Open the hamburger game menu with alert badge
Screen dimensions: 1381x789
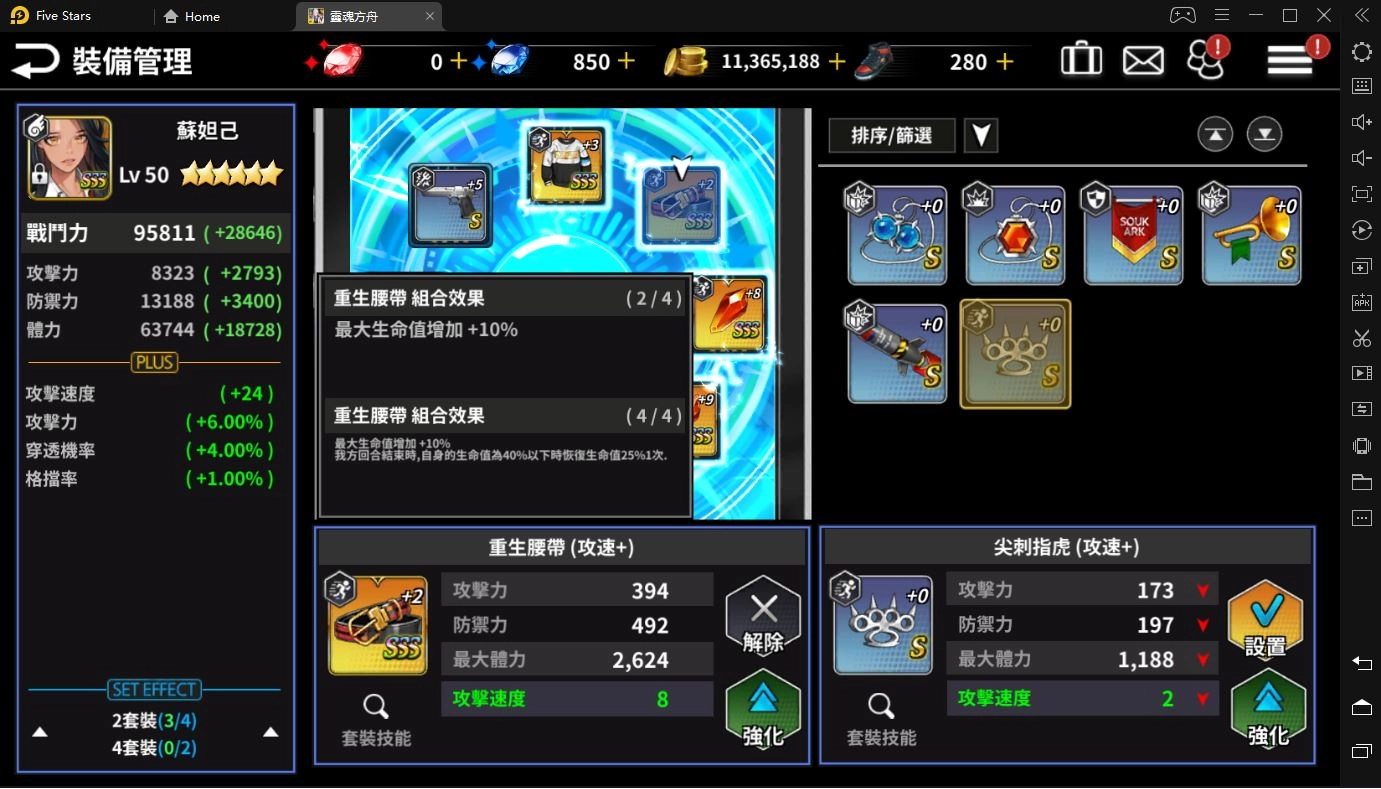tap(1289, 59)
